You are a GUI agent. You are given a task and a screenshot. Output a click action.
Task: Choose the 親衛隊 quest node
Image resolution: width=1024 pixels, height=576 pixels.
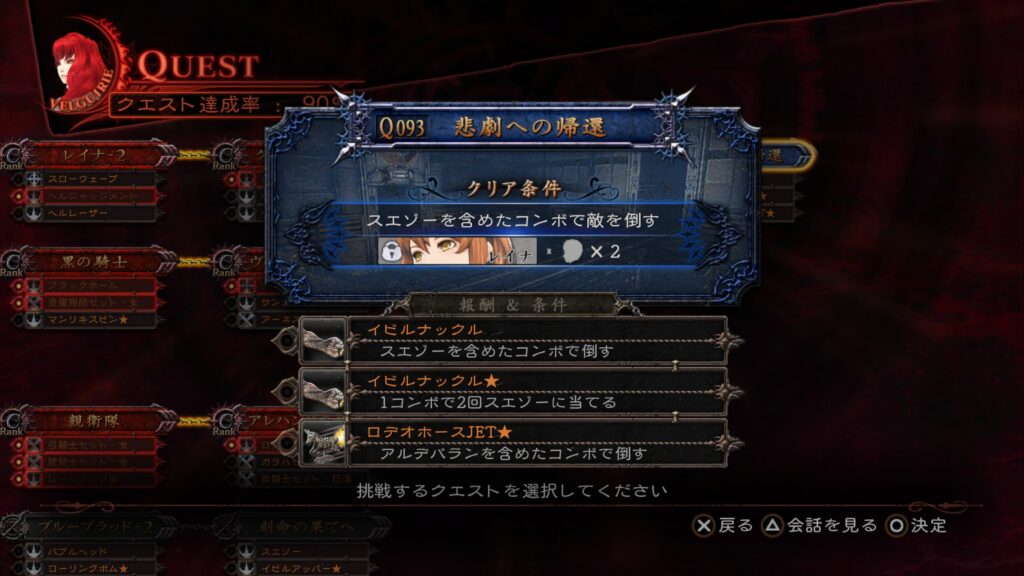[93, 420]
